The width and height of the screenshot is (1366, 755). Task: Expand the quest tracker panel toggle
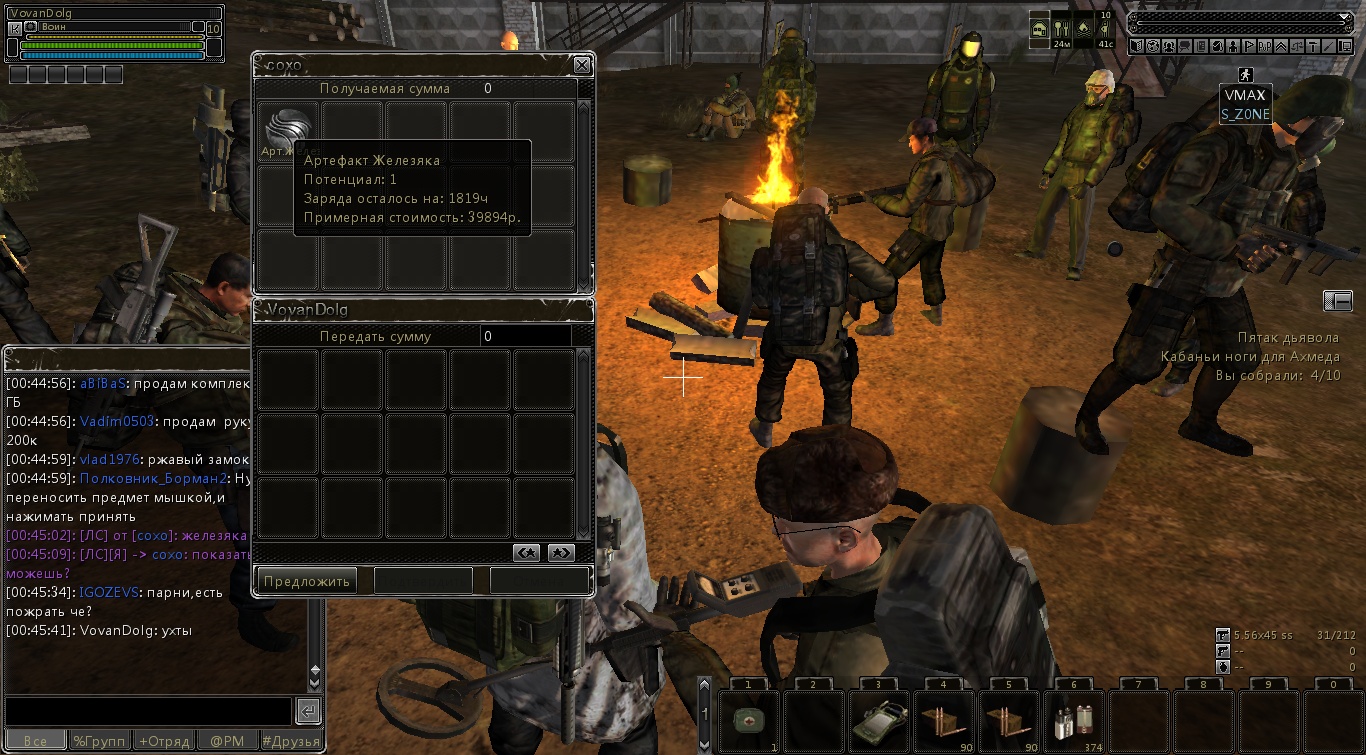1337,300
